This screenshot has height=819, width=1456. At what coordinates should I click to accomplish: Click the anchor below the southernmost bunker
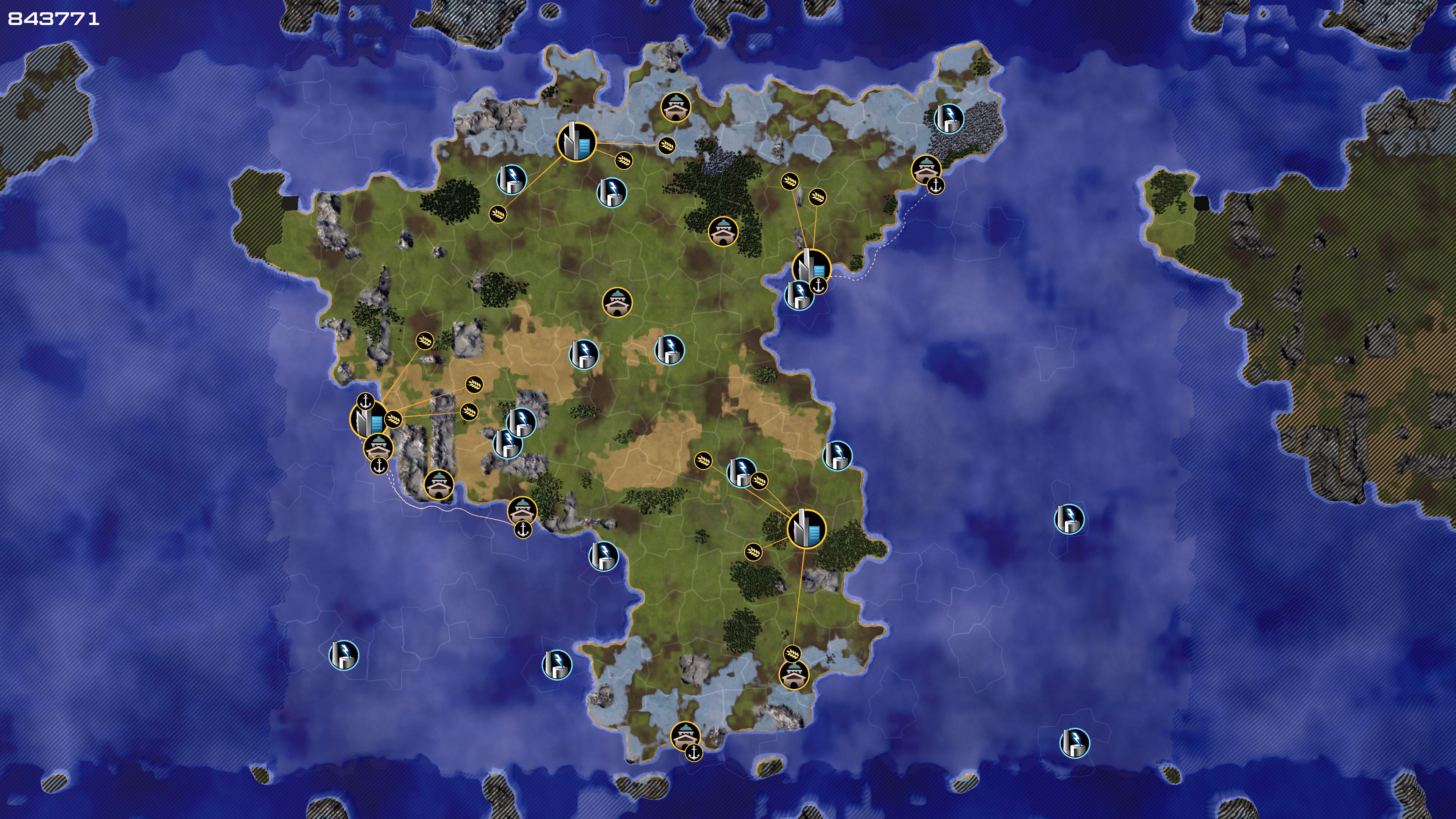(693, 752)
